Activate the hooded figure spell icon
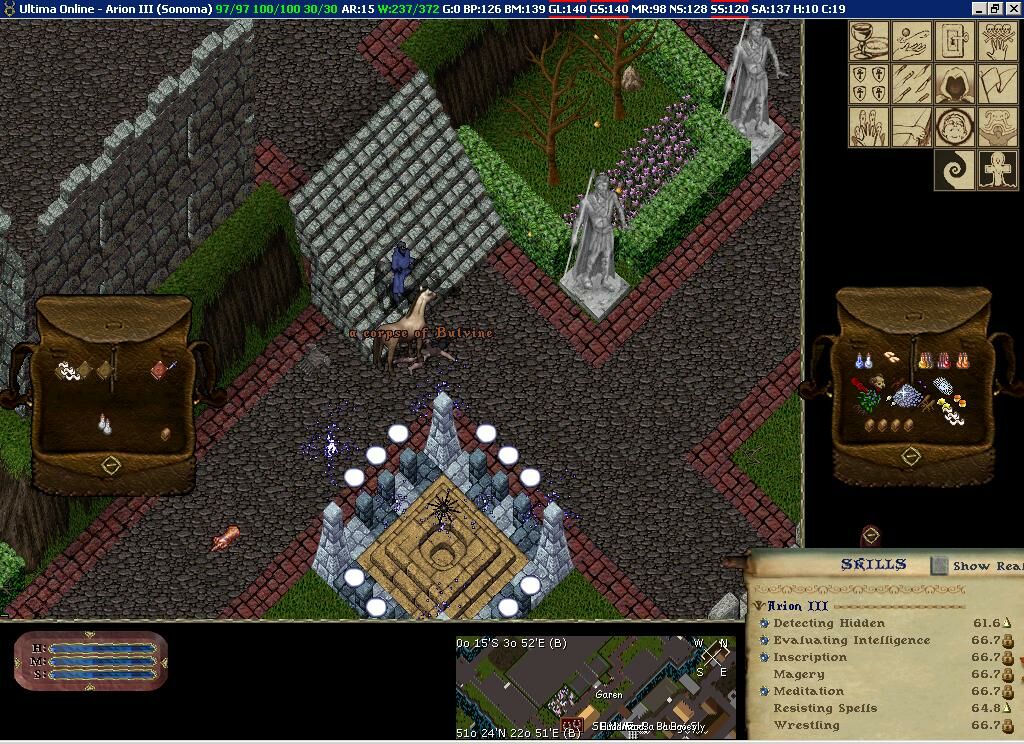This screenshot has width=1024, height=744. pyautogui.click(x=954, y=84)
